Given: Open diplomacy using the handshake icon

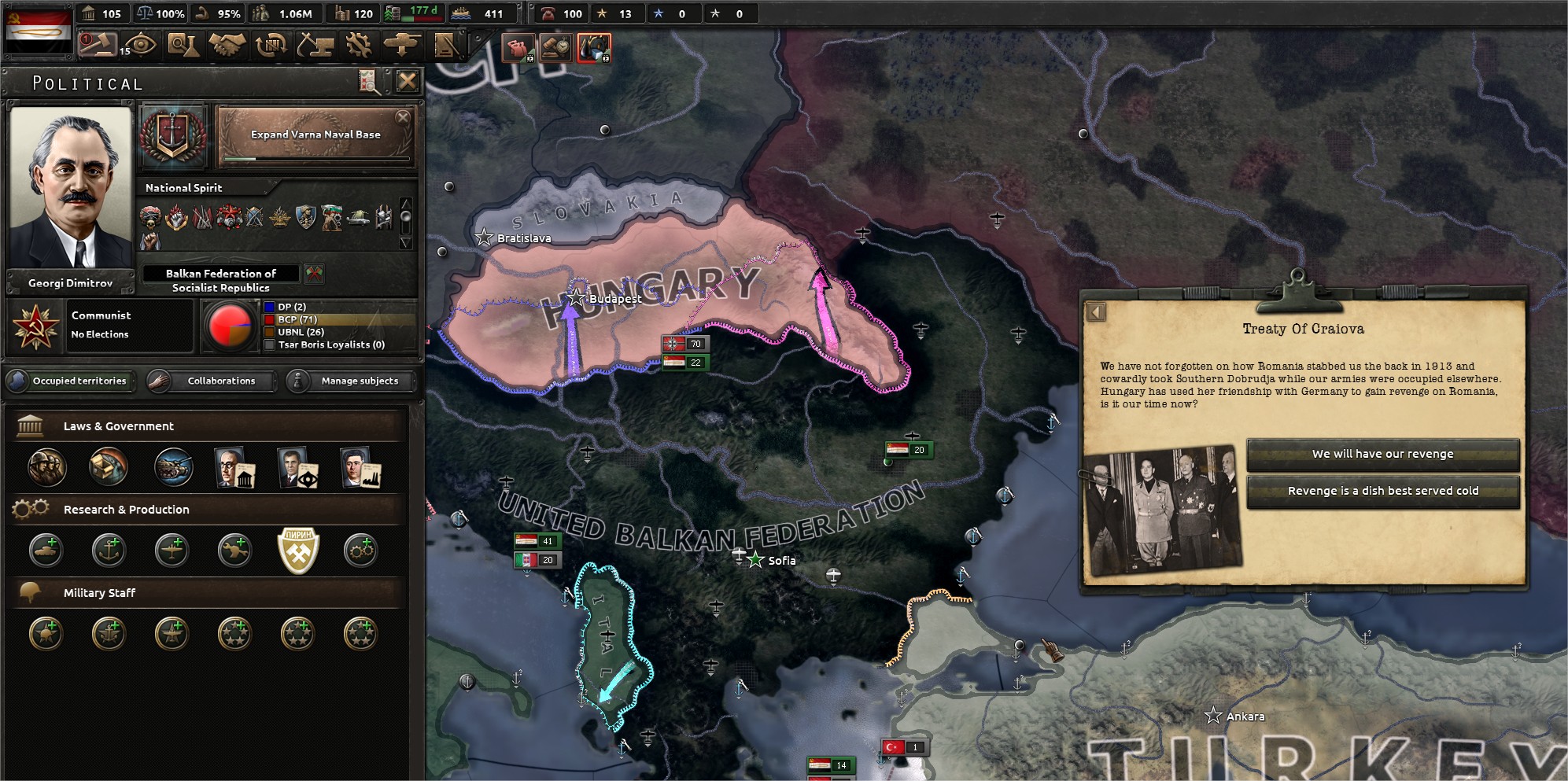Looking at the screenshot, I should click(x=227, y=45).
